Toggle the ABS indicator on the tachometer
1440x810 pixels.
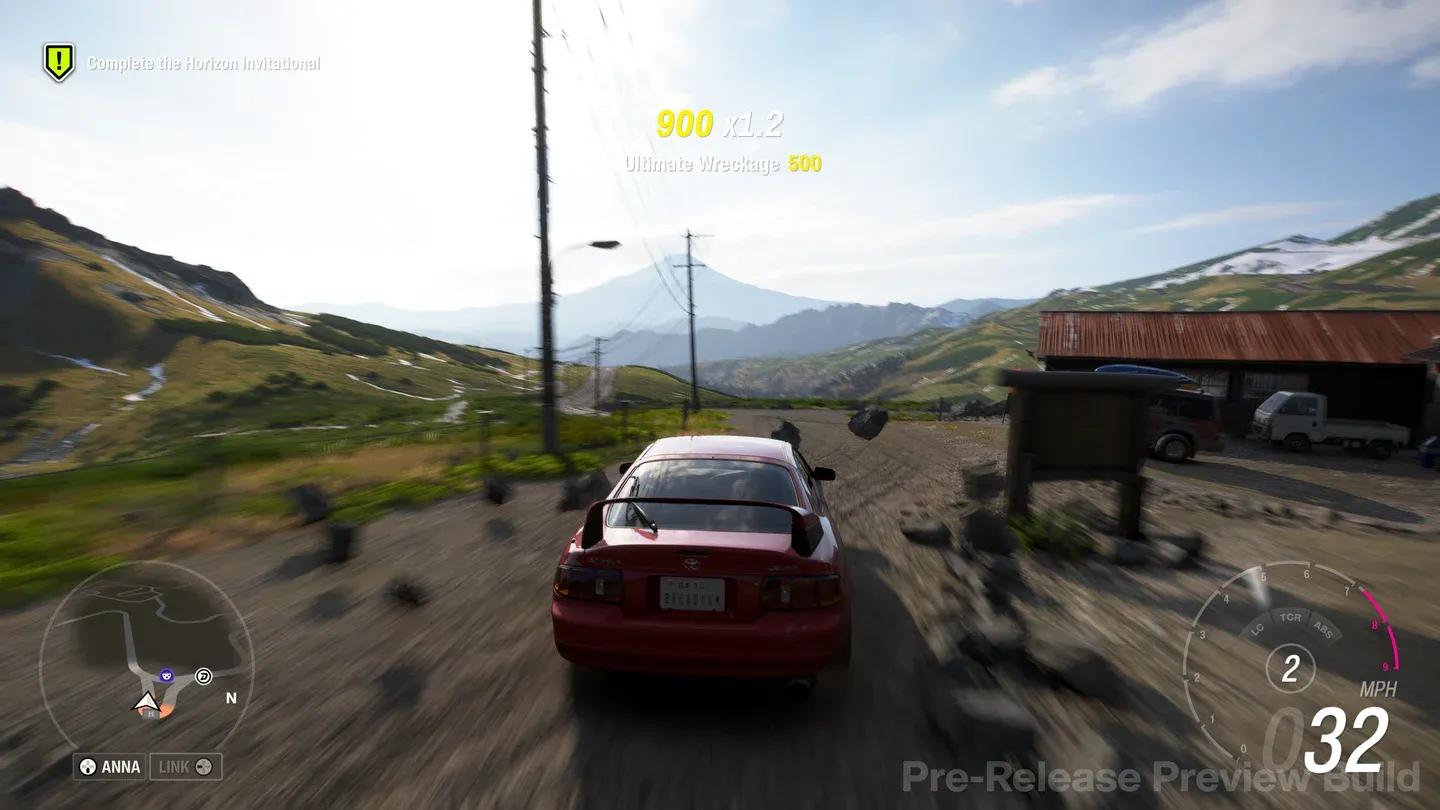tap(1322, 629)
